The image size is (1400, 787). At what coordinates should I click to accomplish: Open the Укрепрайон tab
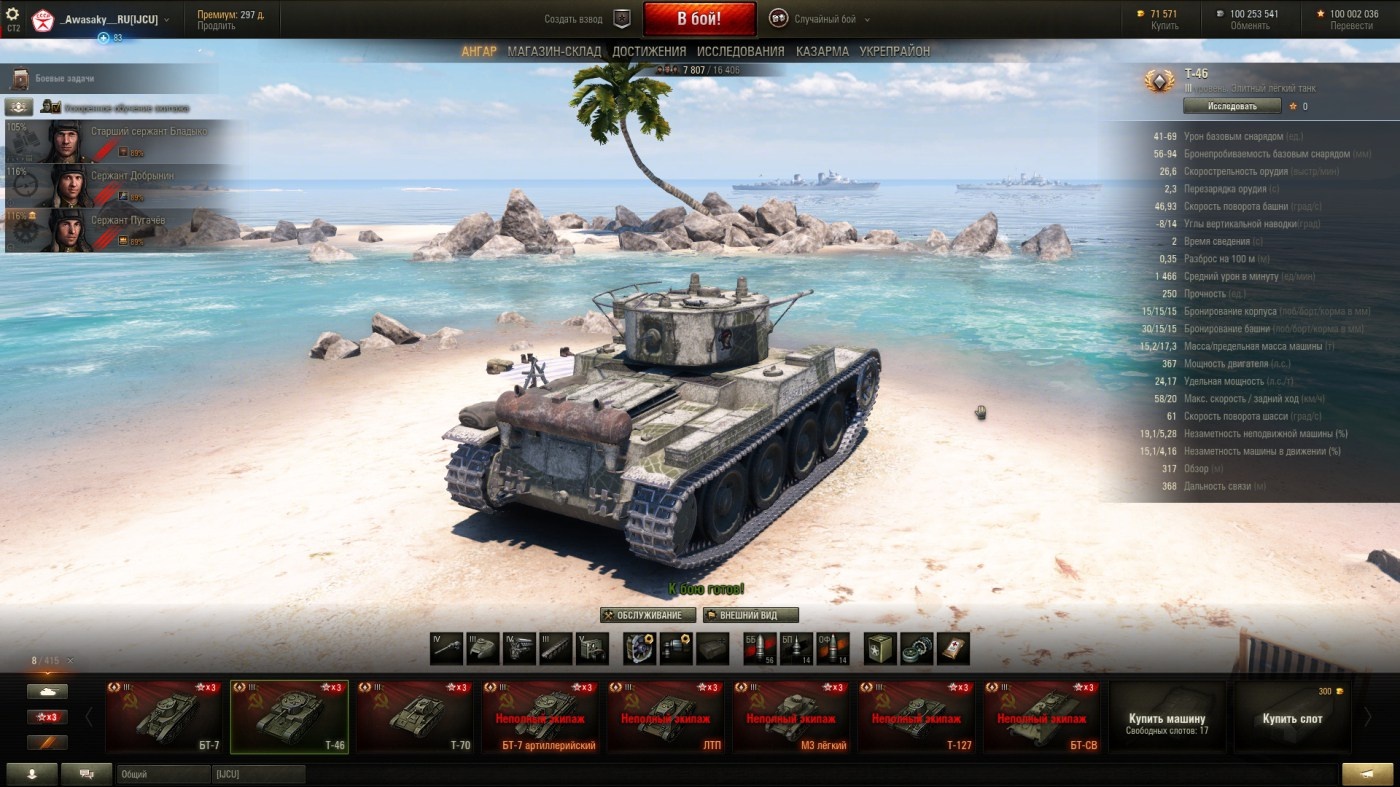[x=894, y=51]
